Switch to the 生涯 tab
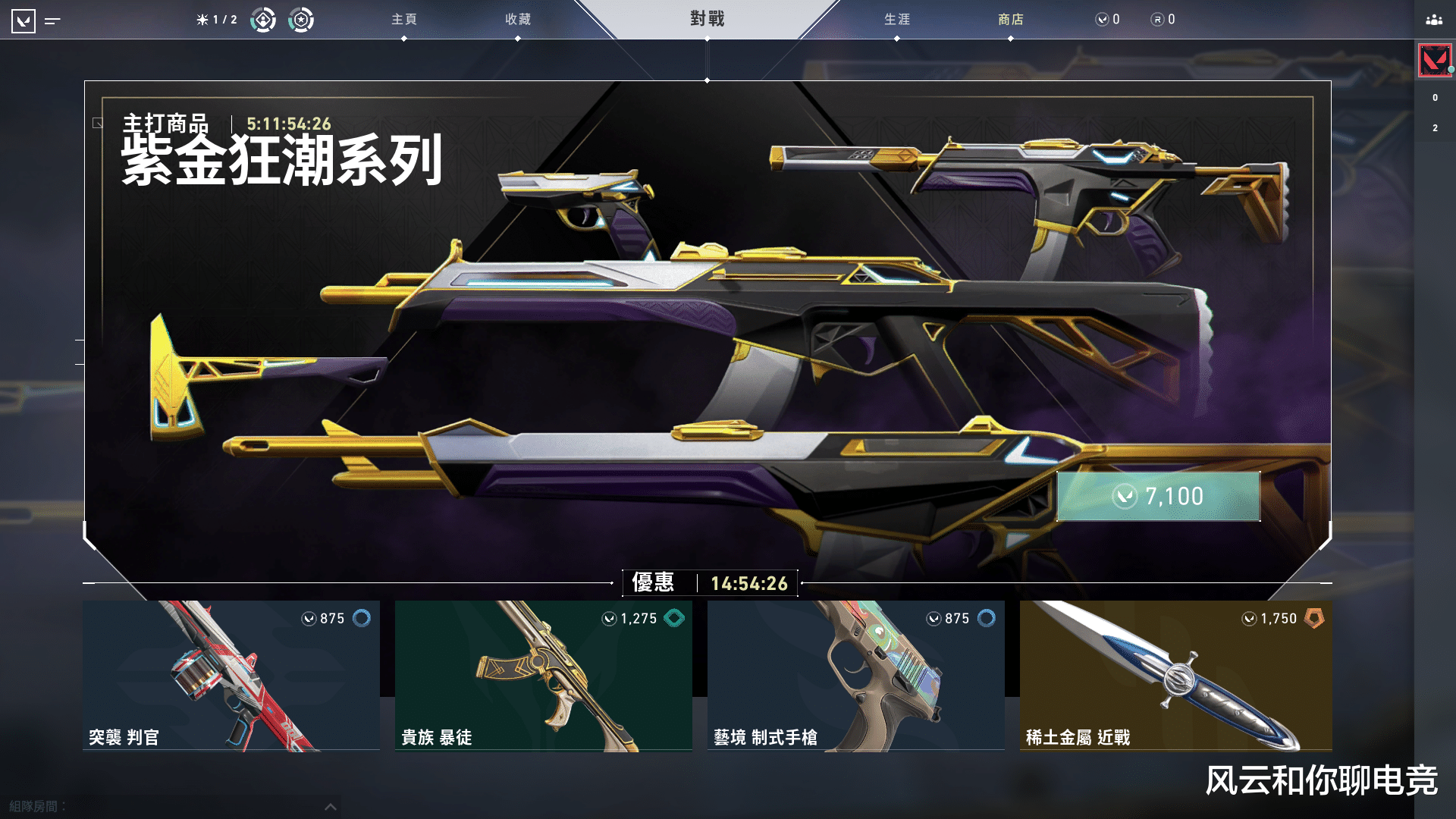 pyautogui.click(x=898, y=20)
